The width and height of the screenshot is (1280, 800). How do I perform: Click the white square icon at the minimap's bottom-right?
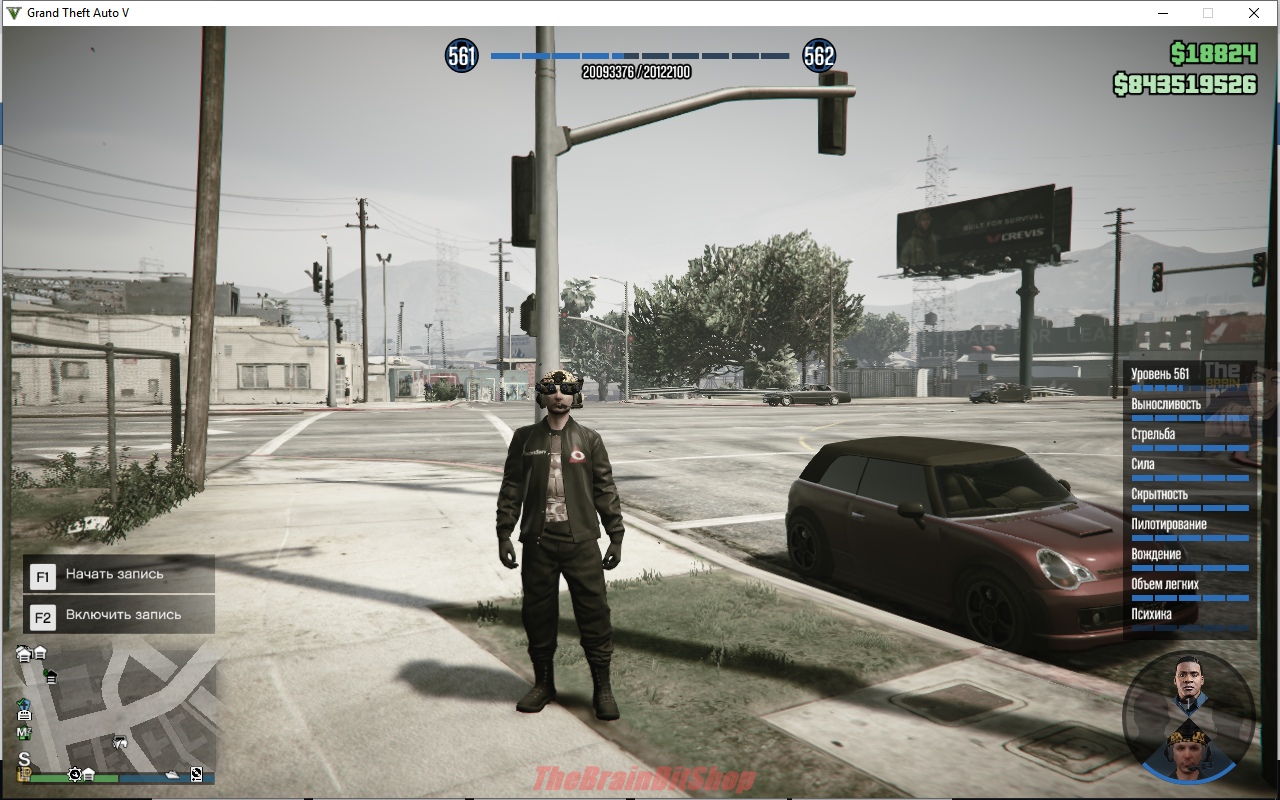tap(196, 774)
